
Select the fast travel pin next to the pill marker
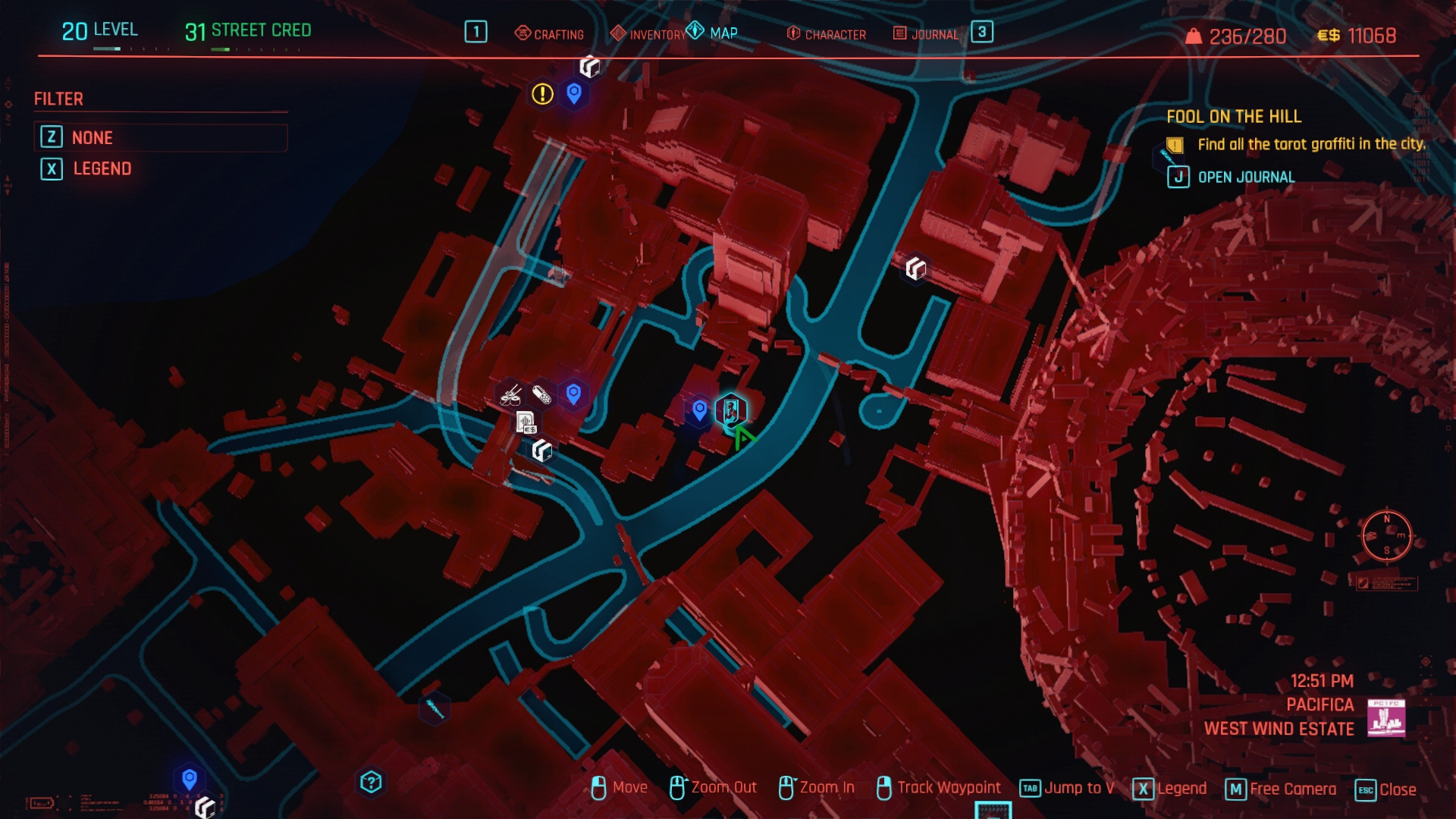pyautogui.click(x=573, y=394)
